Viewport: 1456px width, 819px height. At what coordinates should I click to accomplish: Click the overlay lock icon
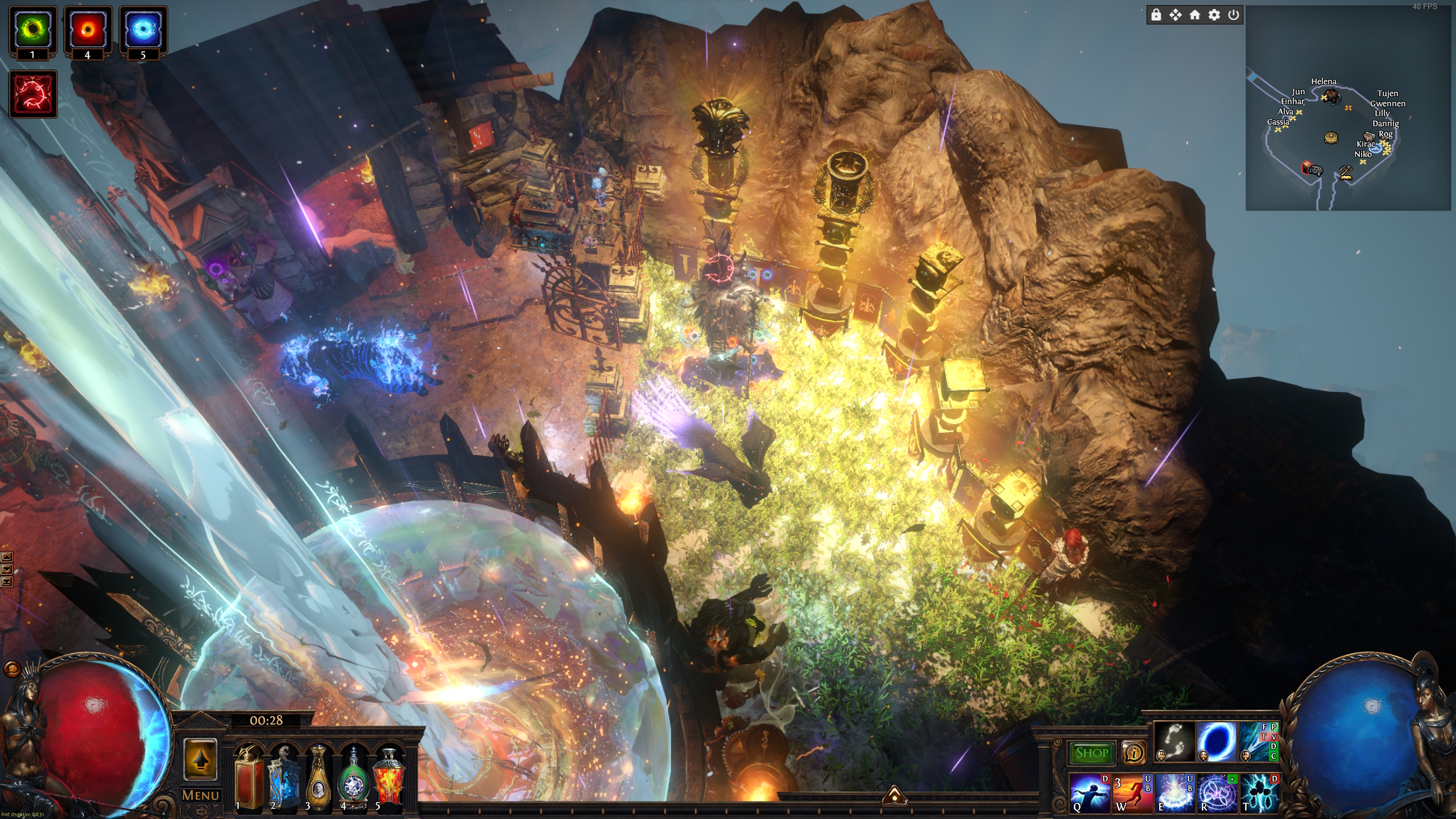click(x=1156, y=15)
